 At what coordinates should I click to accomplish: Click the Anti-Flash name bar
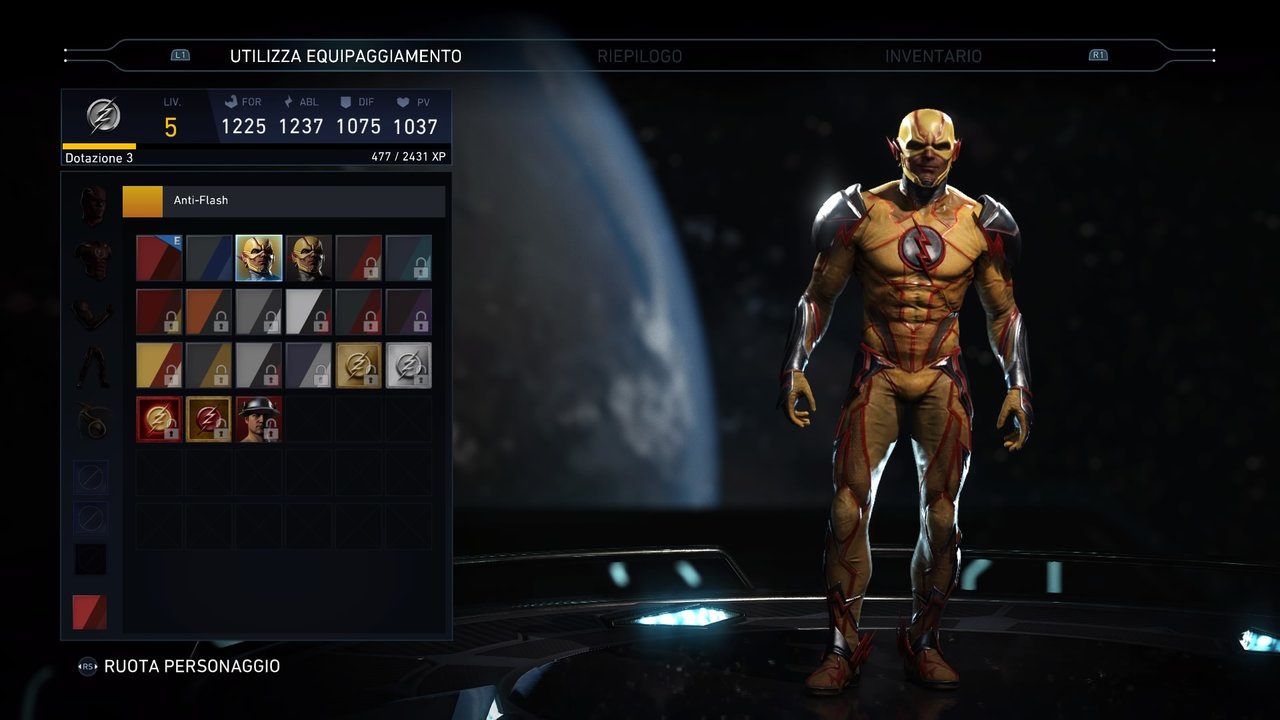[x=284, y=201]
